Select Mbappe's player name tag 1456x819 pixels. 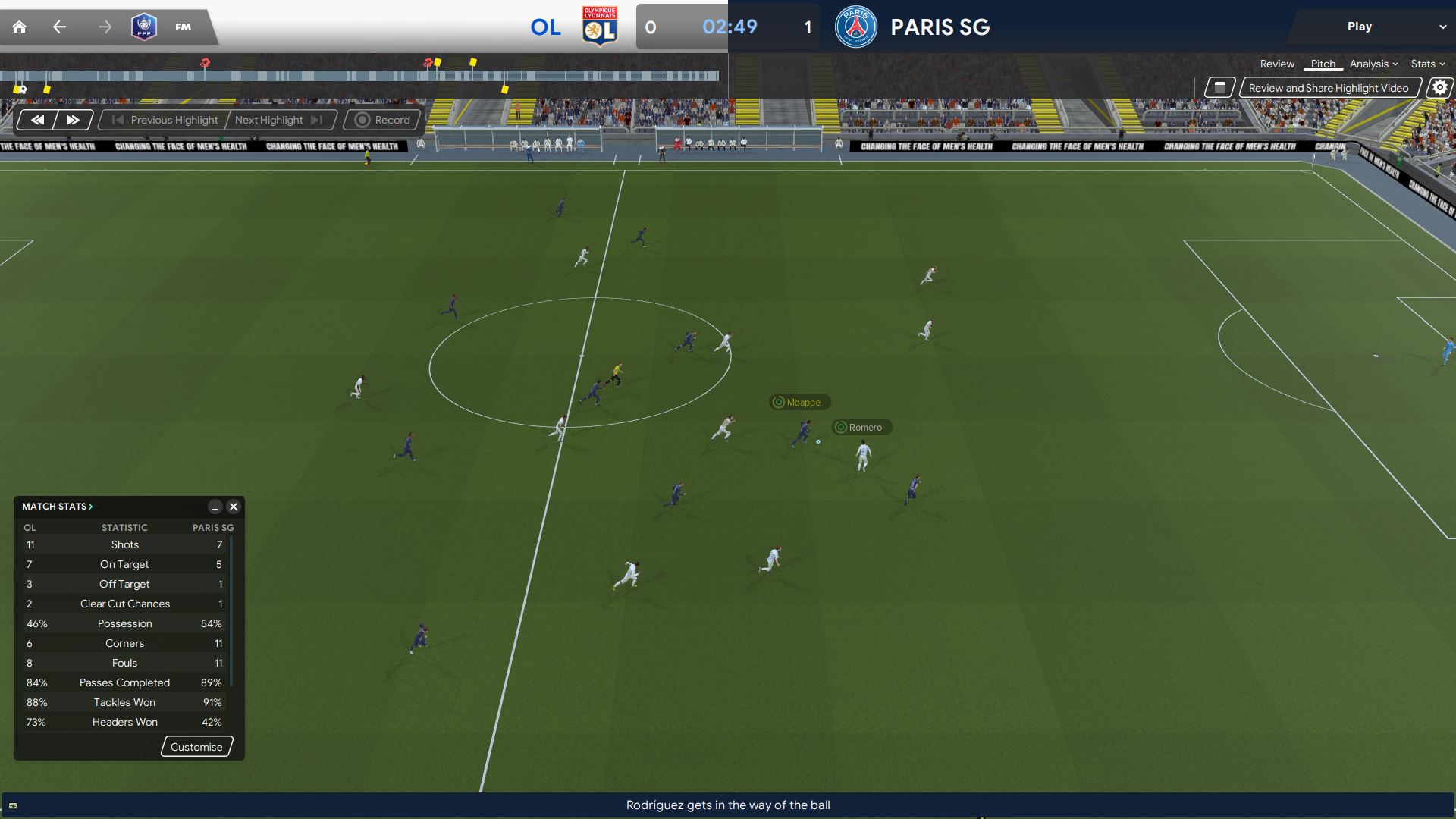pyautogui.click(x=799, y=403)
